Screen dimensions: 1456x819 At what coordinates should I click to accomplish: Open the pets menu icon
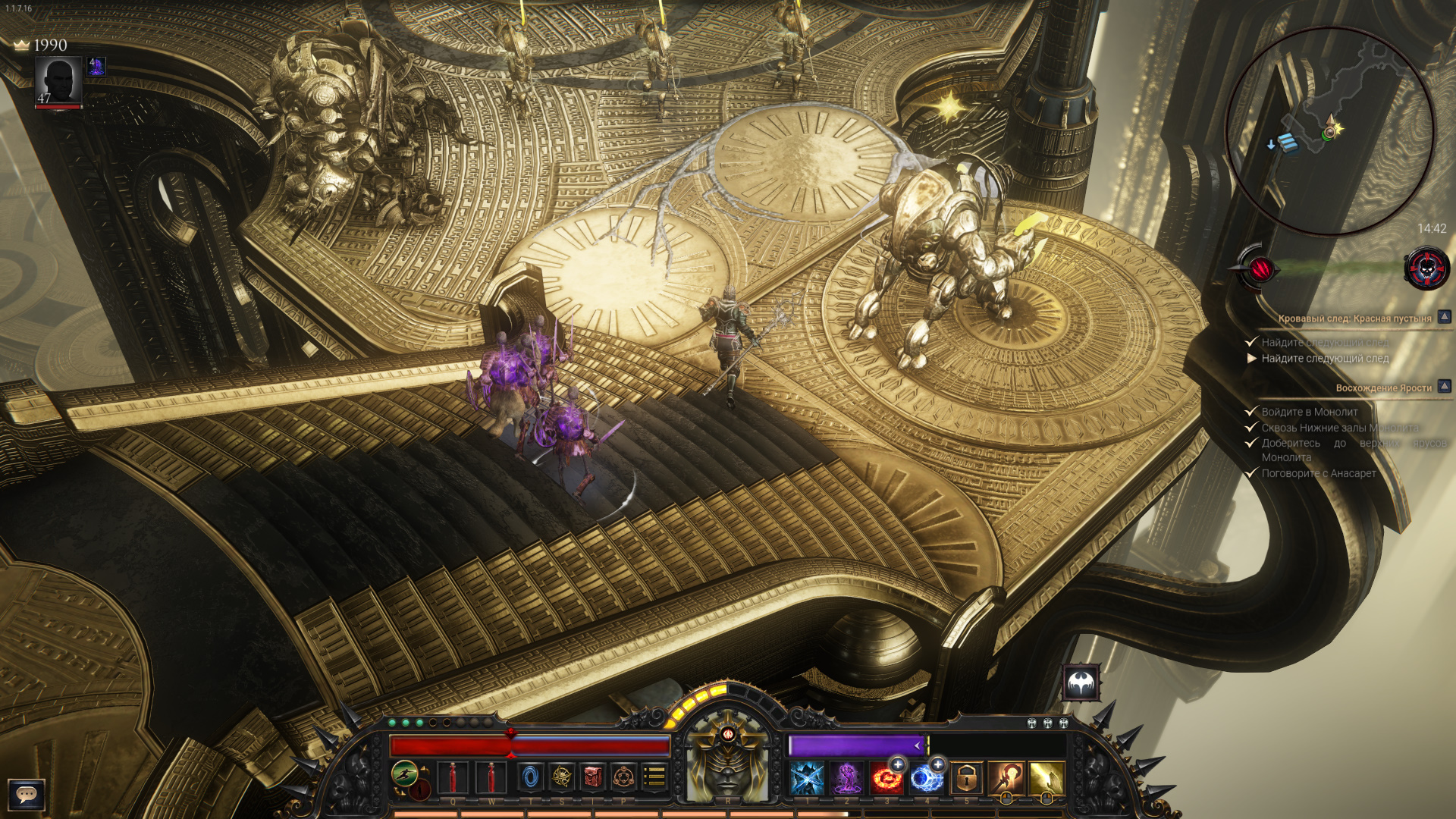pos(624,777)
